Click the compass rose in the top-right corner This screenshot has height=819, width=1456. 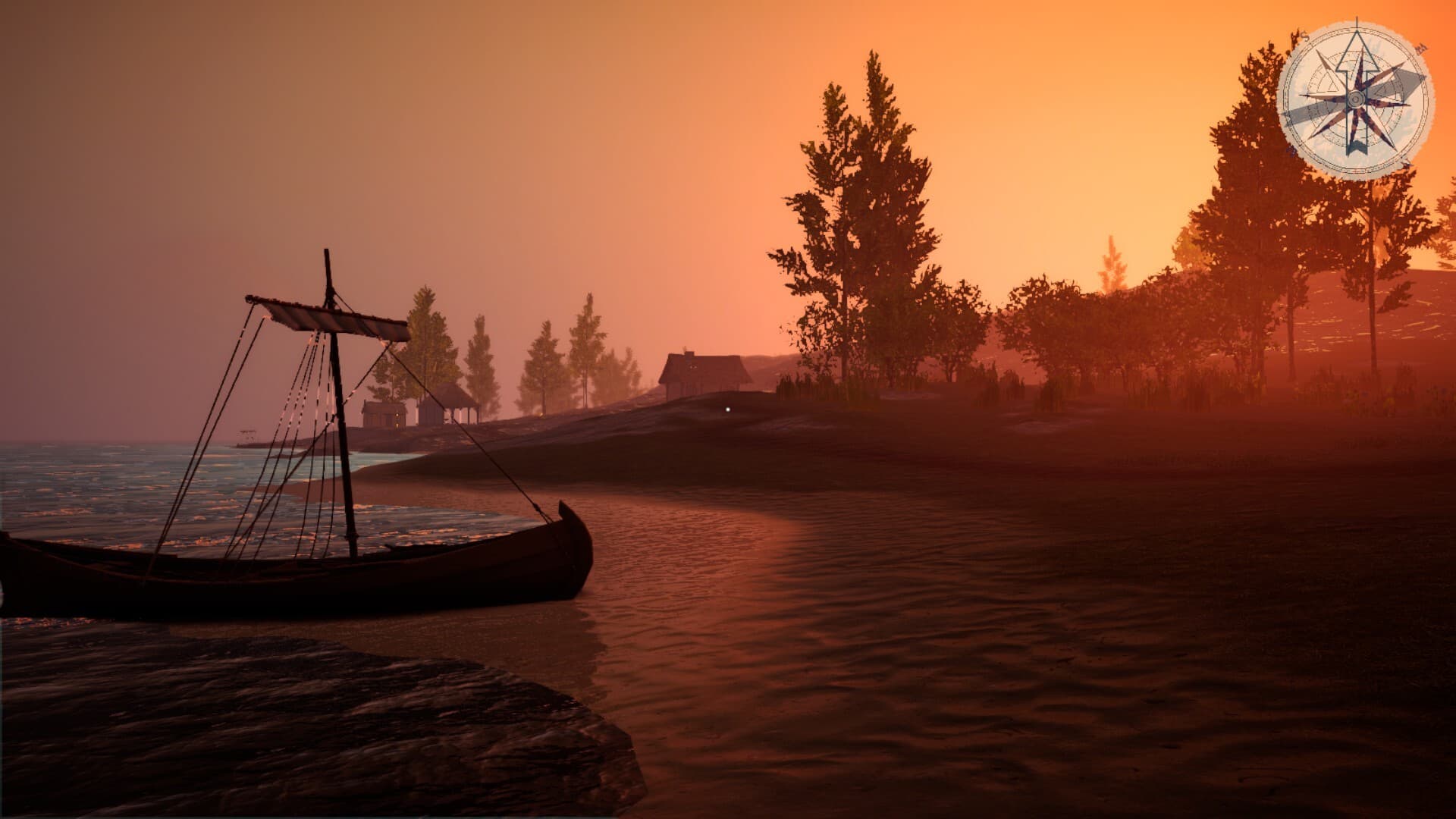tap(1357, 98)
